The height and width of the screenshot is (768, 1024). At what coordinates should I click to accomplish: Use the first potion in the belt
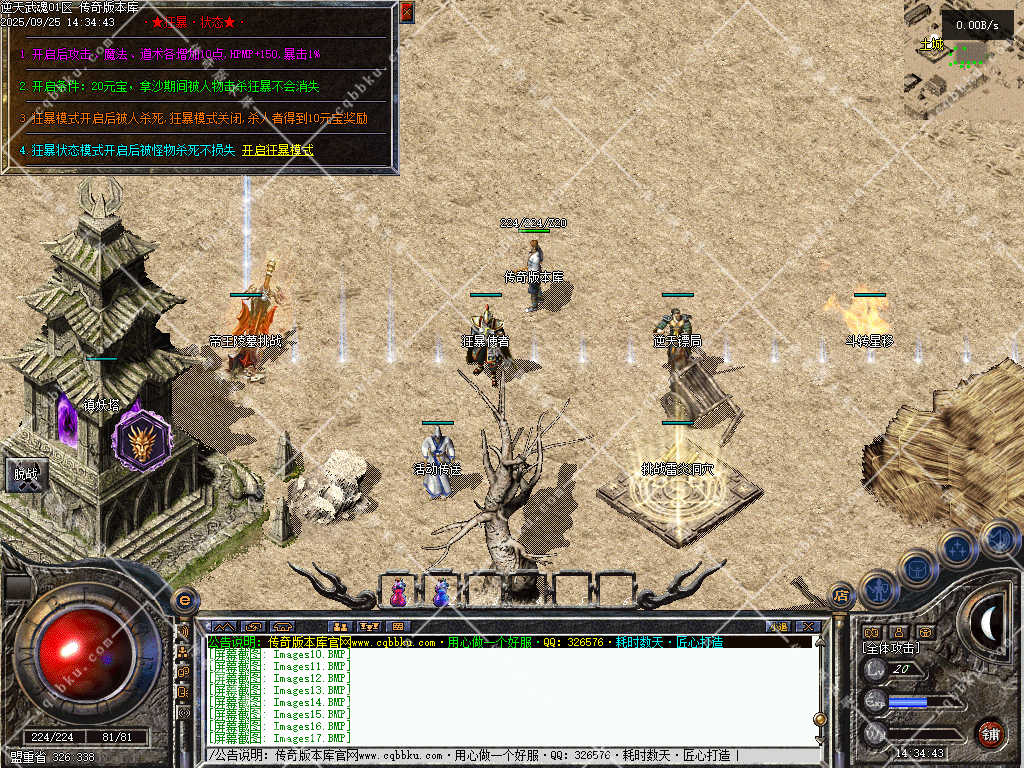pyautogui.click(x=399, y=592)
